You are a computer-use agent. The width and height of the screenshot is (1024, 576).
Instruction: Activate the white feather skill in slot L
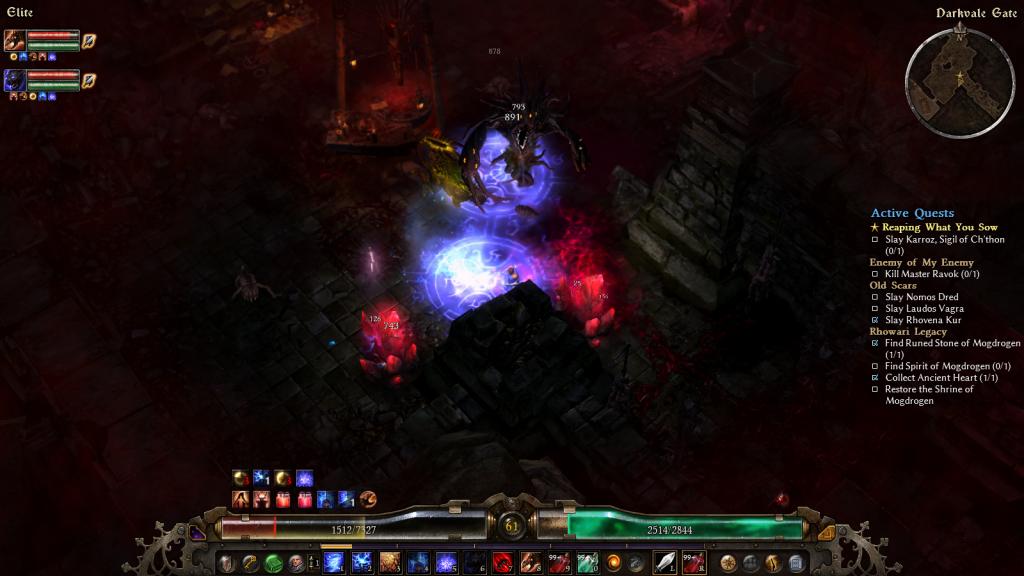coord(665,562)
